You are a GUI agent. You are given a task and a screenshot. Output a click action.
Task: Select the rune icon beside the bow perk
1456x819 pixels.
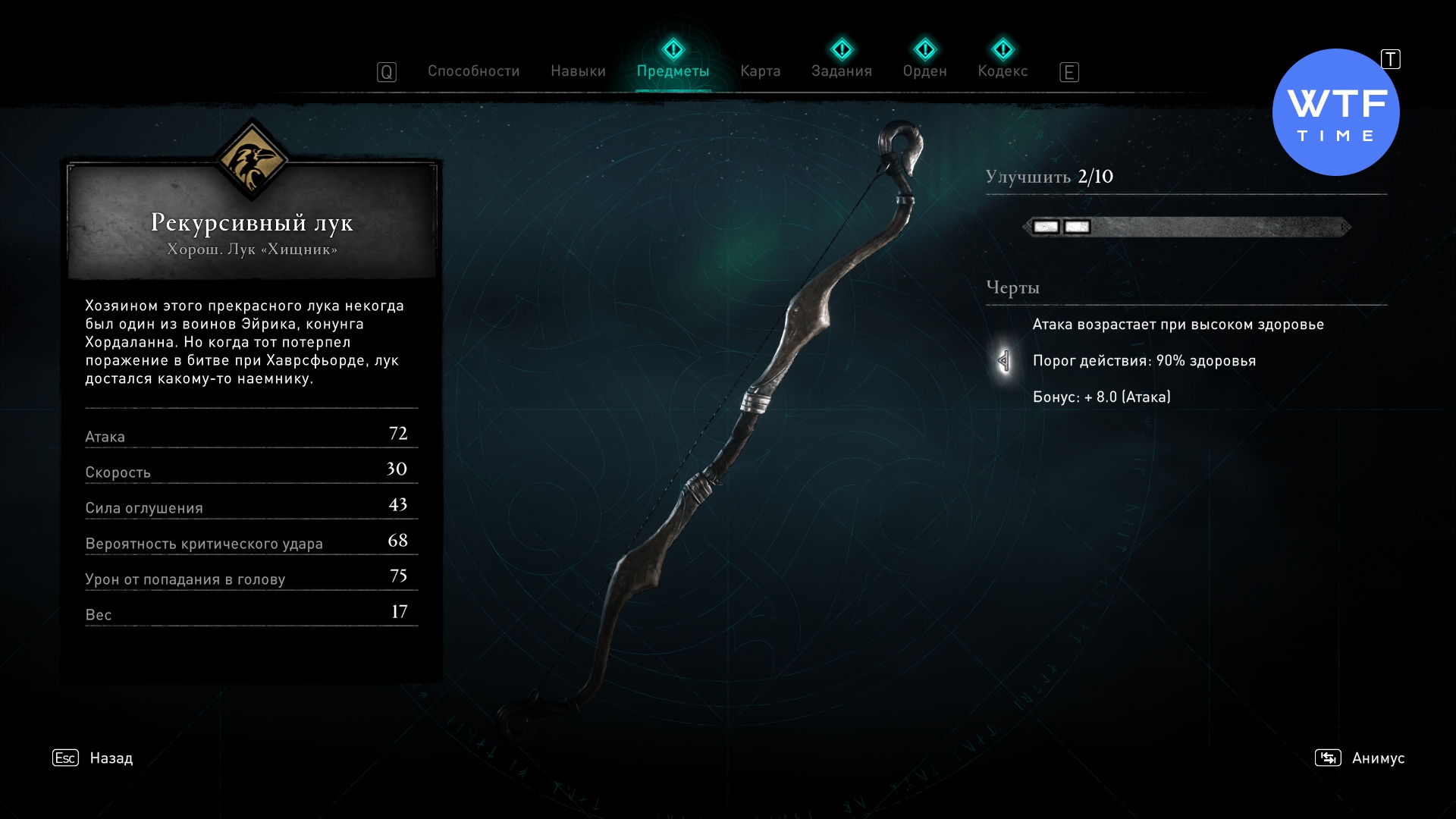(x=1004, y=361)
